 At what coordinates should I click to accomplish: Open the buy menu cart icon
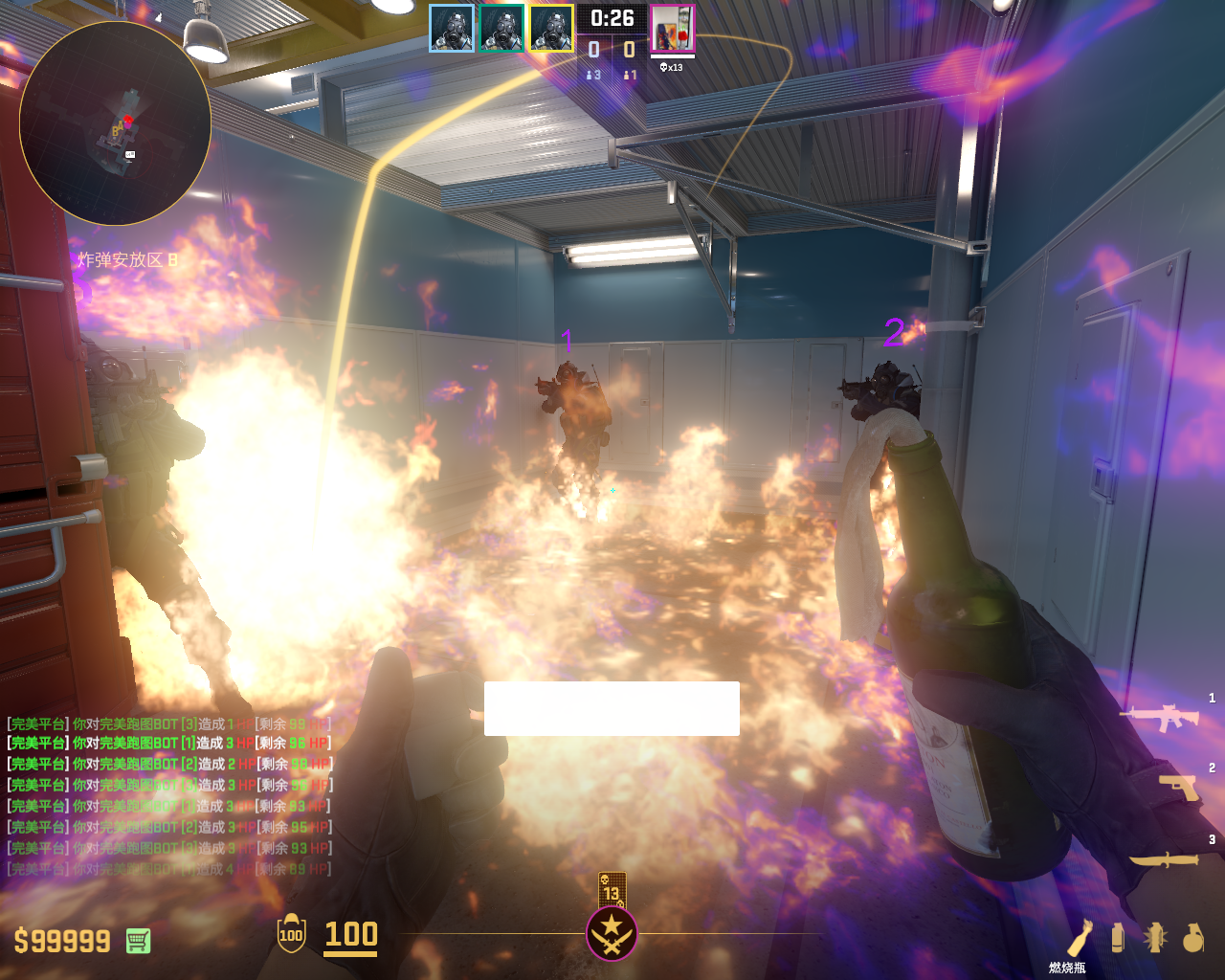point(138,941)
